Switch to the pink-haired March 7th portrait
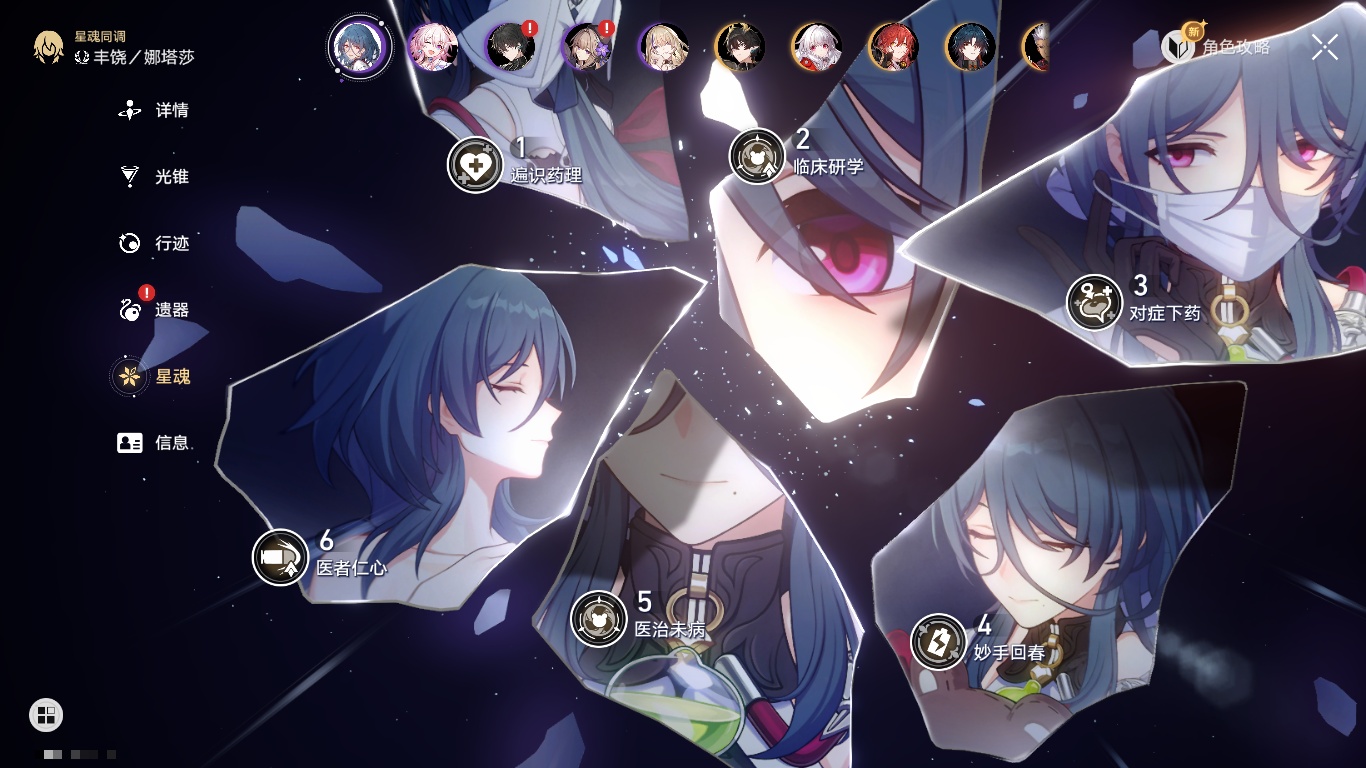 (433, 47)
